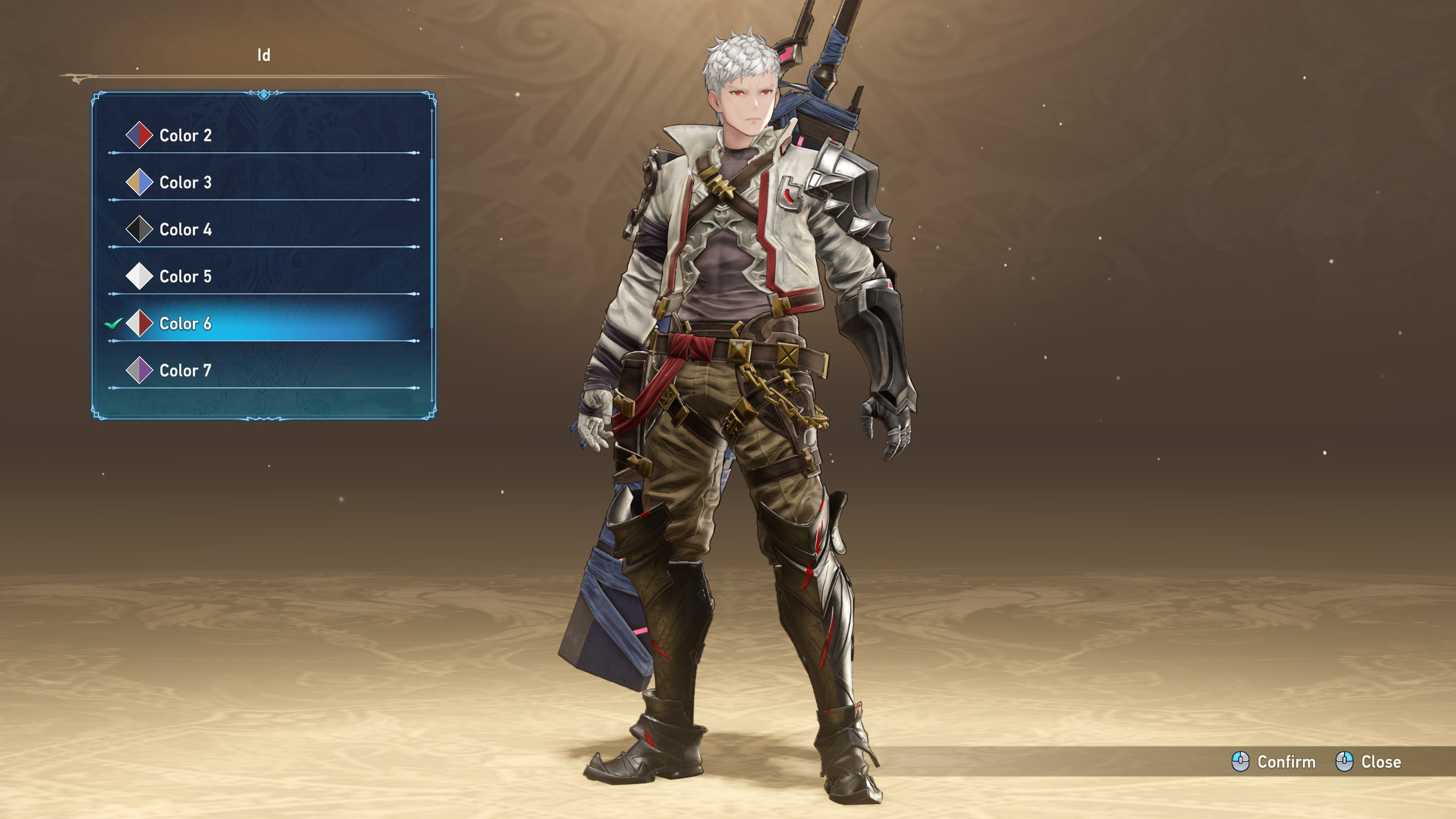Viewport: 1456px width, 819px height.
Task: Click the highlighted Color 6 entry
Action: pos(185,324)
